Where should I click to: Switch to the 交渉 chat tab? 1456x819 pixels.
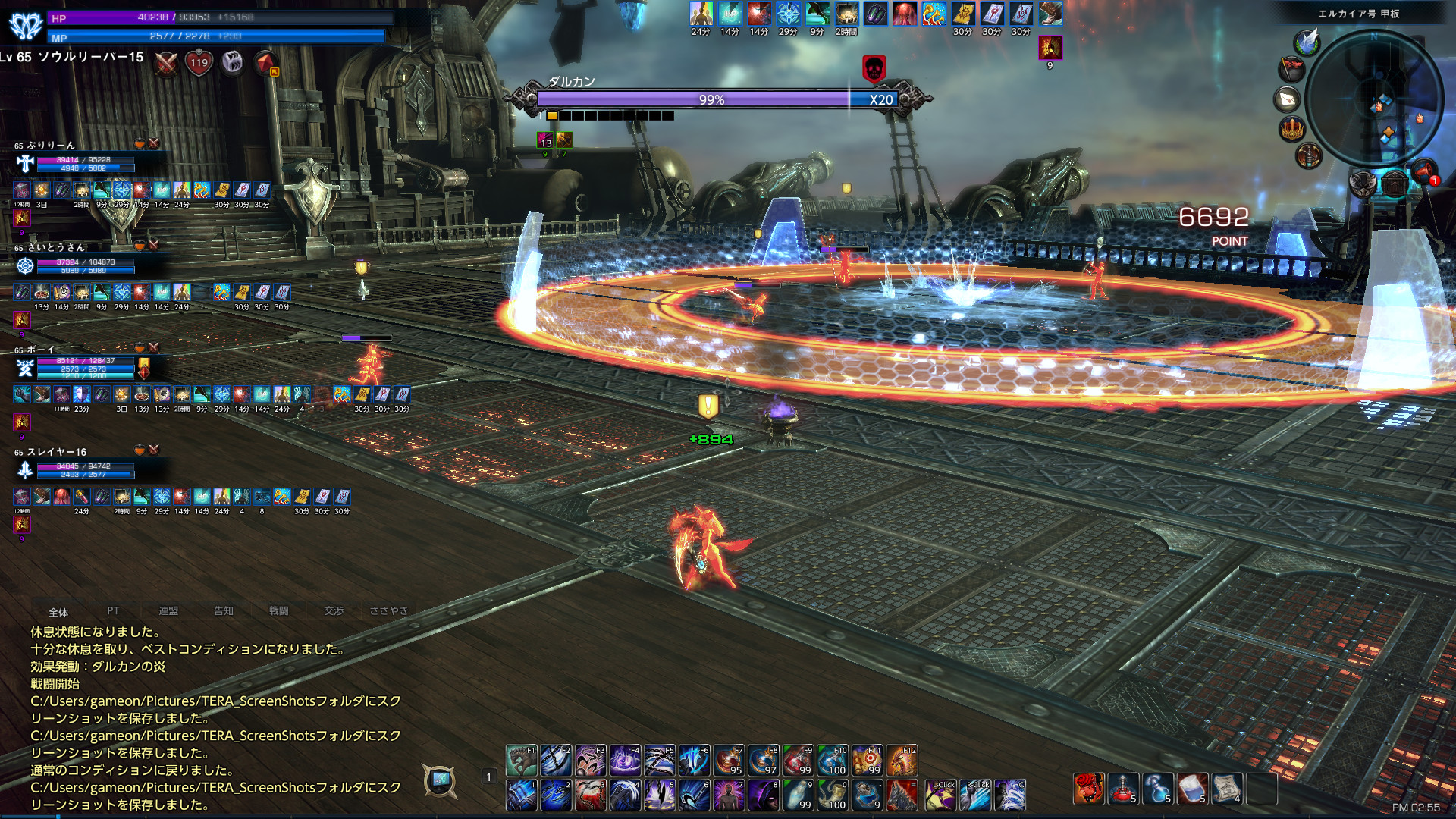pos(334,611)
